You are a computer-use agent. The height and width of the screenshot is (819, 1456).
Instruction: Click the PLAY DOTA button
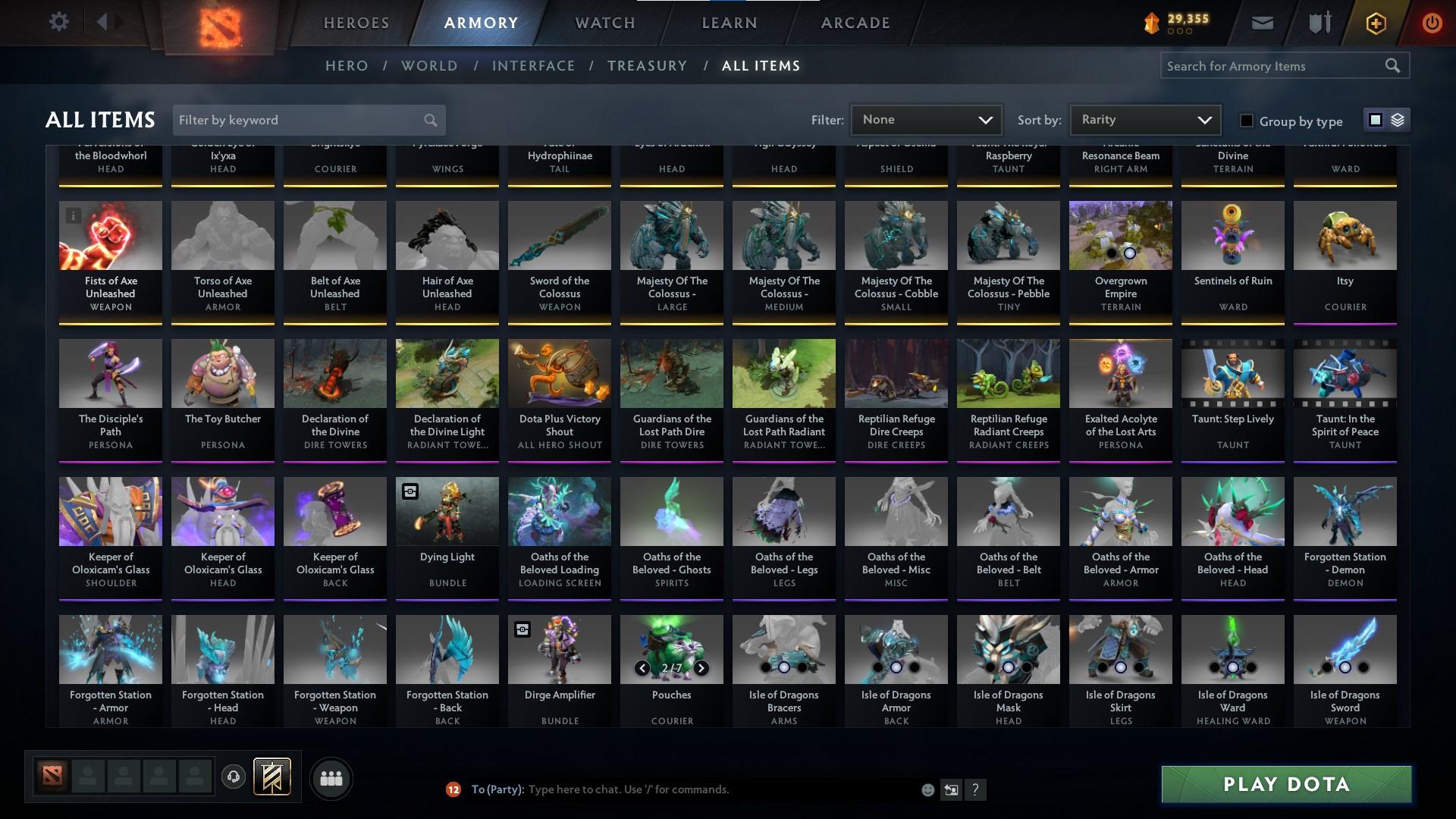[x=1284, y=785]
